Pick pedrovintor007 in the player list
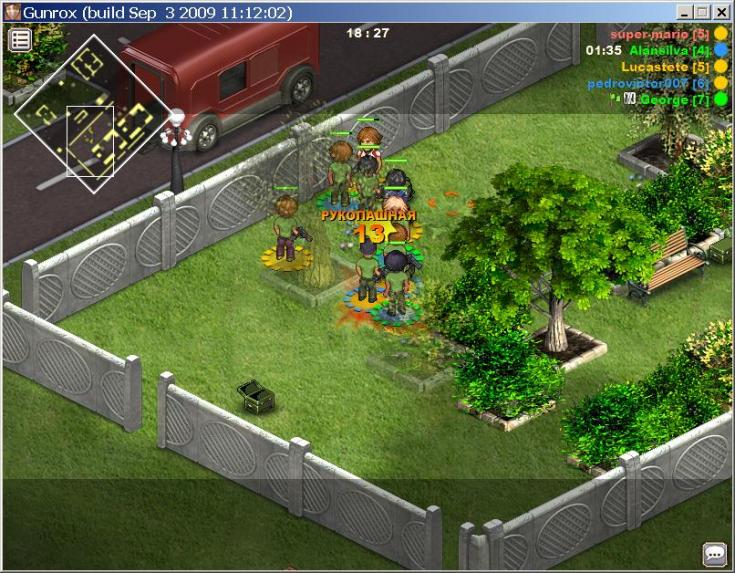Screen dimensions: 735x573 648,83
